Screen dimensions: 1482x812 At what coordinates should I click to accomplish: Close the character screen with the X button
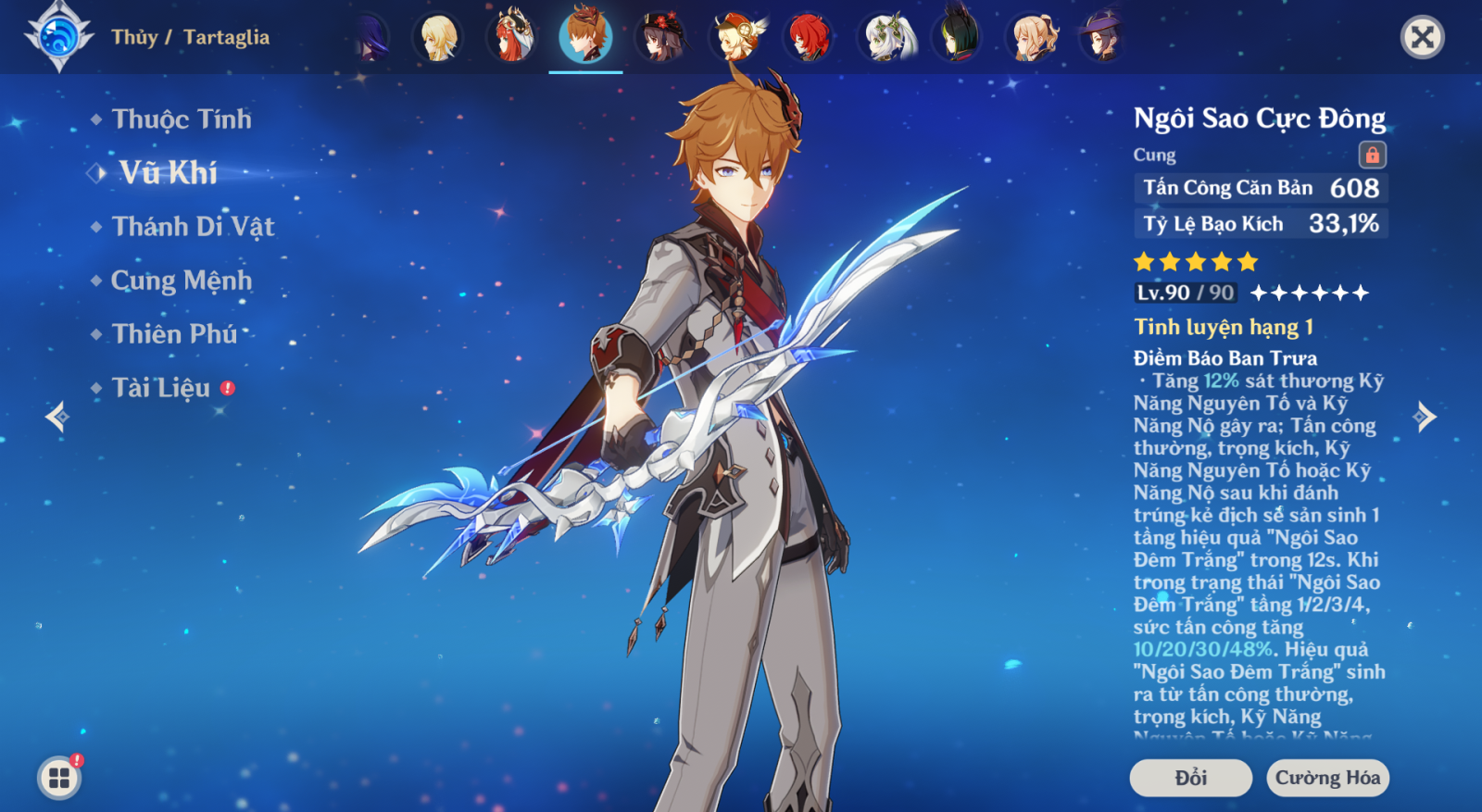1422,37
